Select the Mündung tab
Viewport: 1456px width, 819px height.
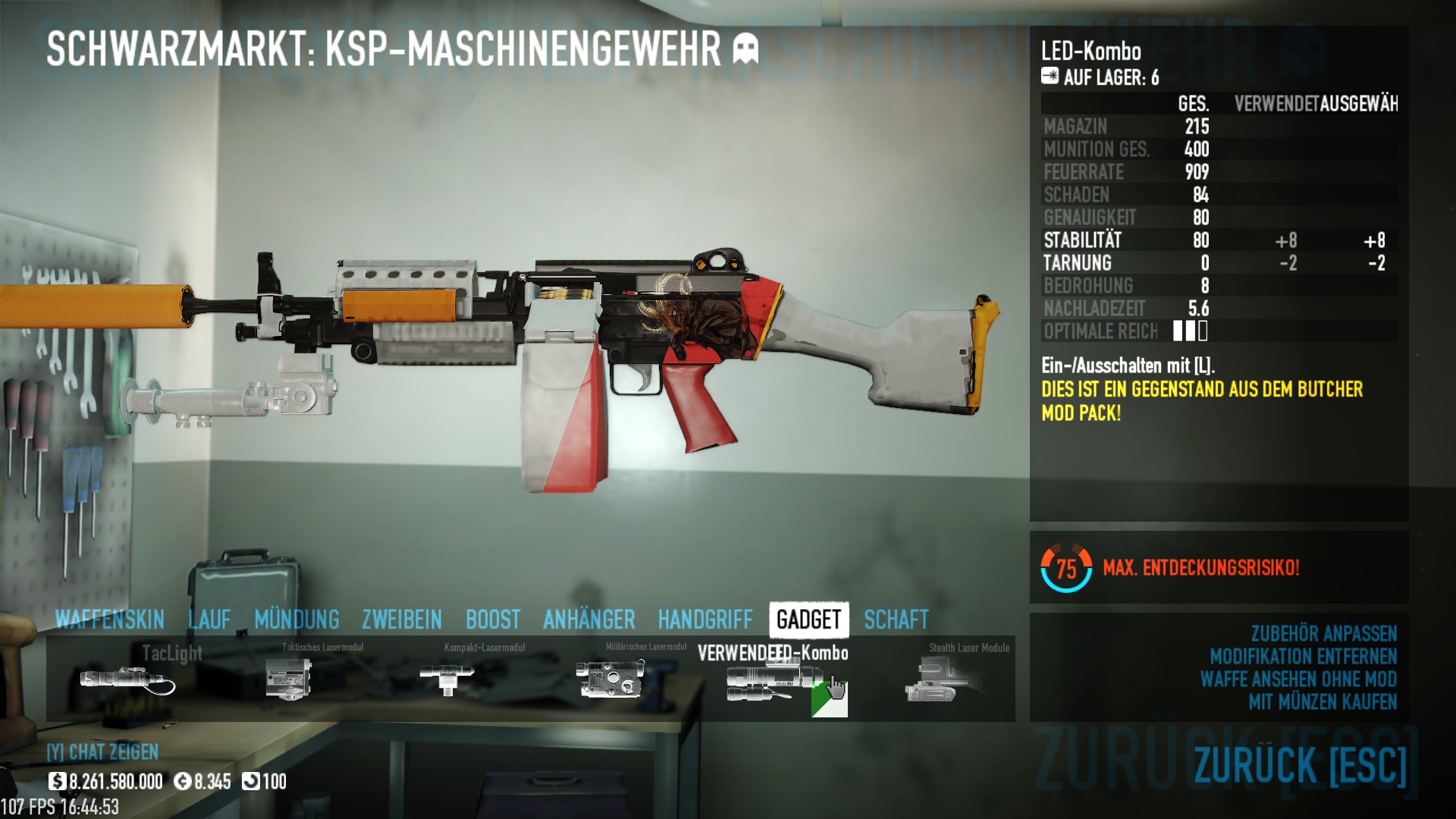(297, 620)
